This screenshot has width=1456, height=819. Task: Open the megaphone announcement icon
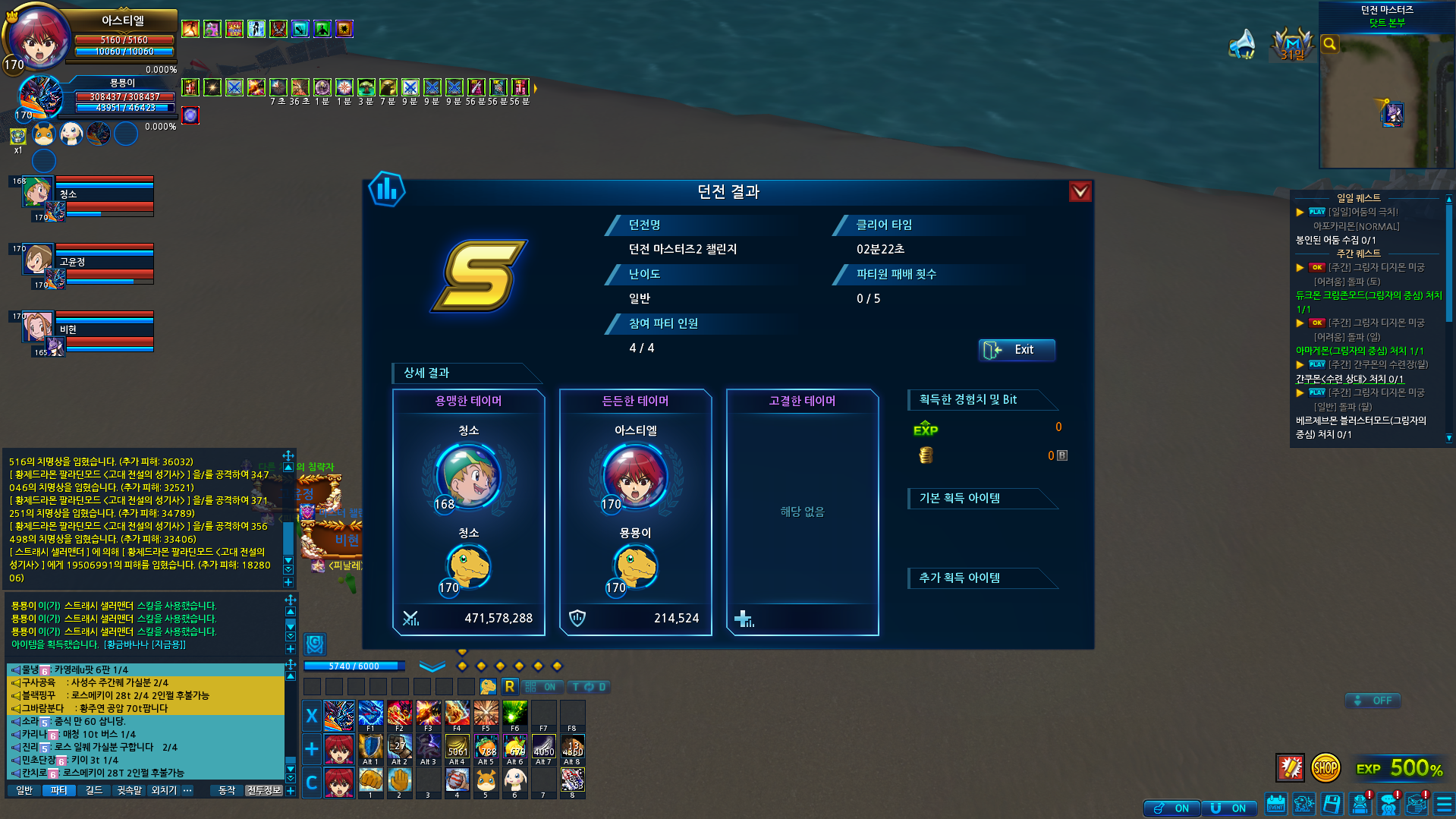(1242, 44)
